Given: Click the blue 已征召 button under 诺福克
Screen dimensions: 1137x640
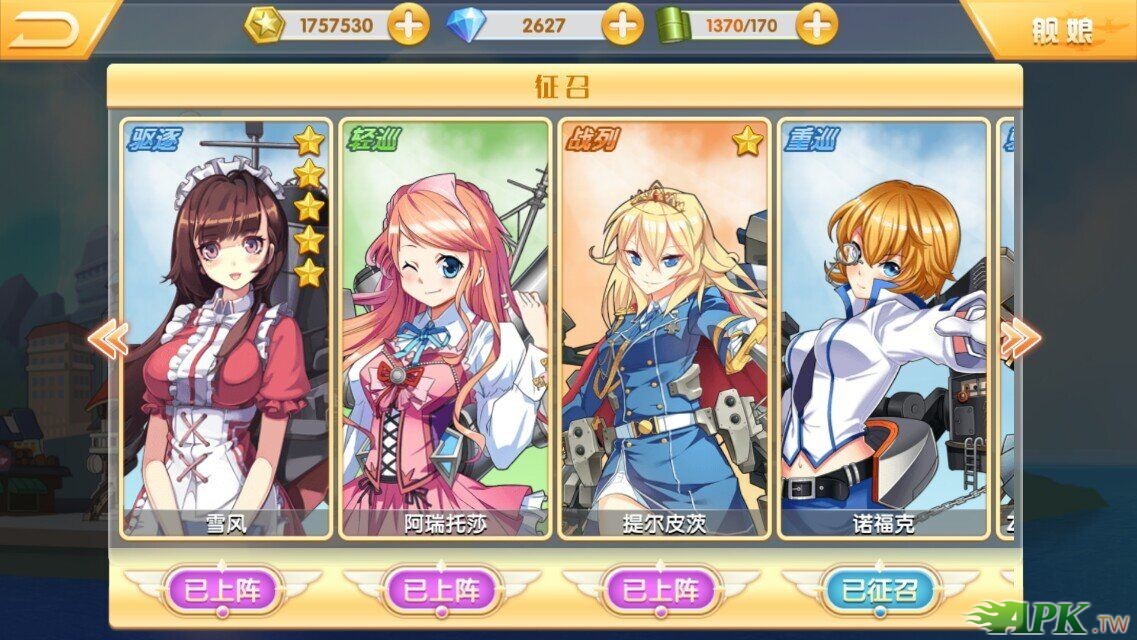Looking at the screenshot, I should [880, 590].
